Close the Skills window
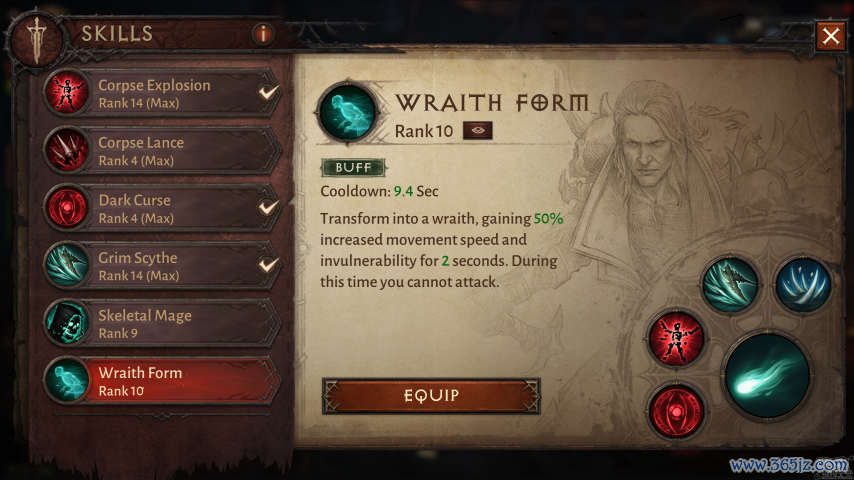Viewport: 854px width, 480px height. coord(830,37)
